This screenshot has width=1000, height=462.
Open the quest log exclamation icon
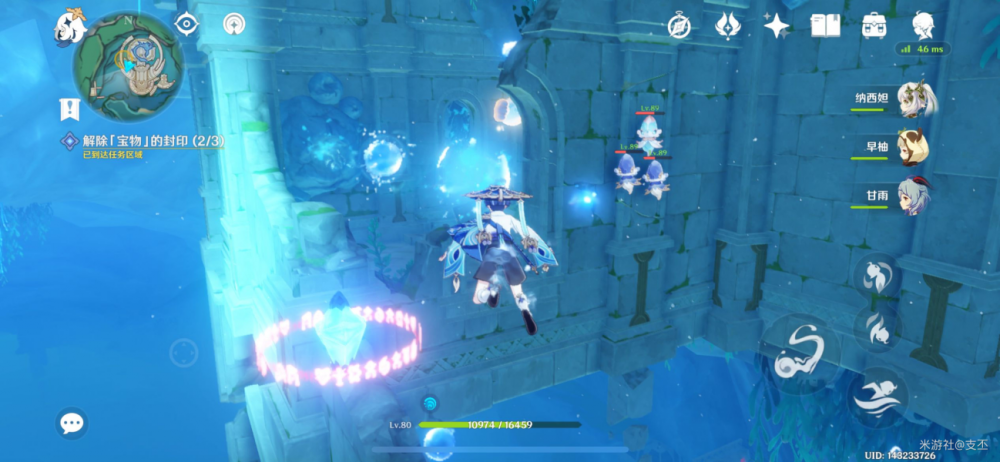click(x=70, y=107)
